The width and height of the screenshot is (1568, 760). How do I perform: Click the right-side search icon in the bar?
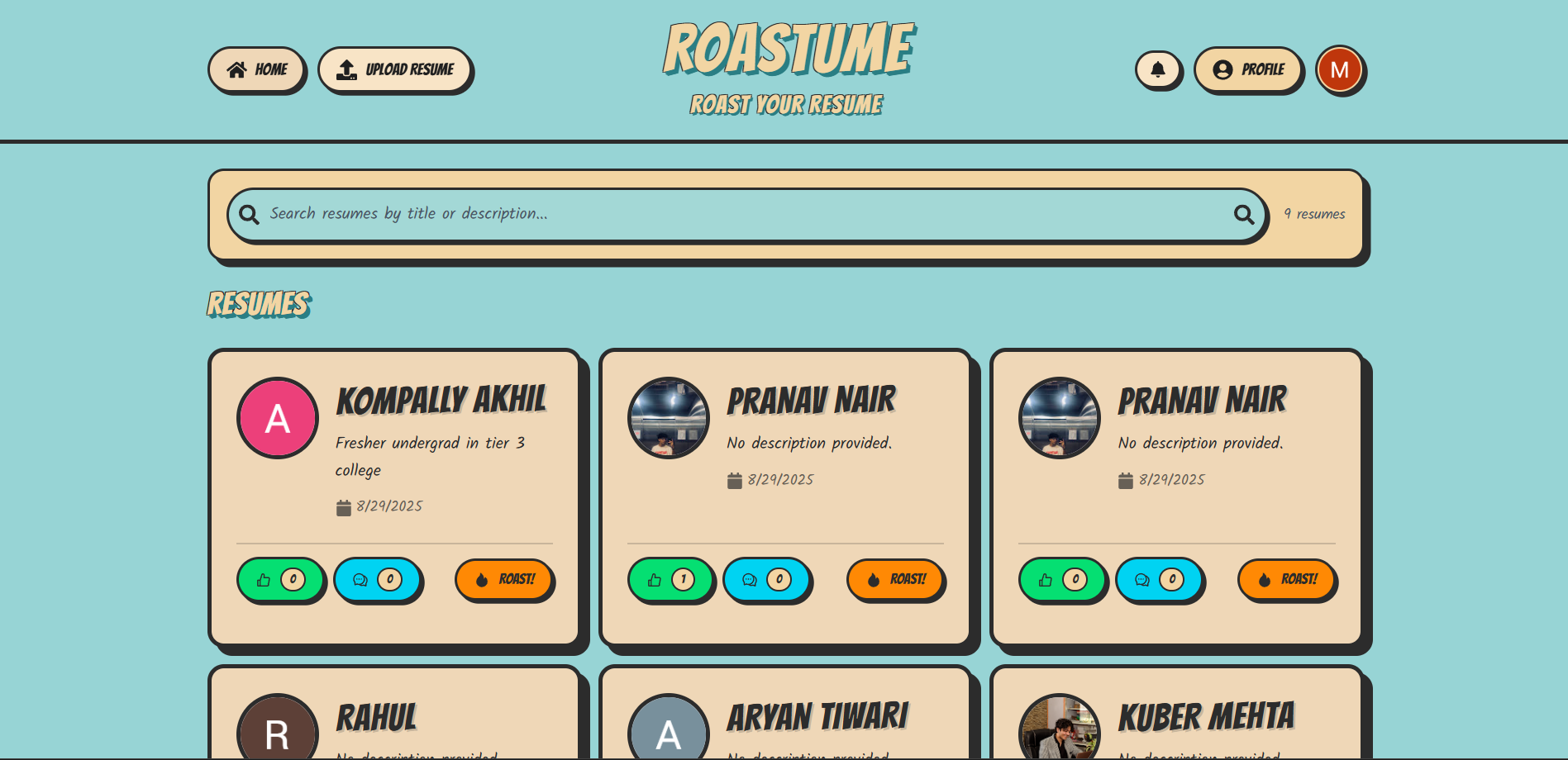1245,215
